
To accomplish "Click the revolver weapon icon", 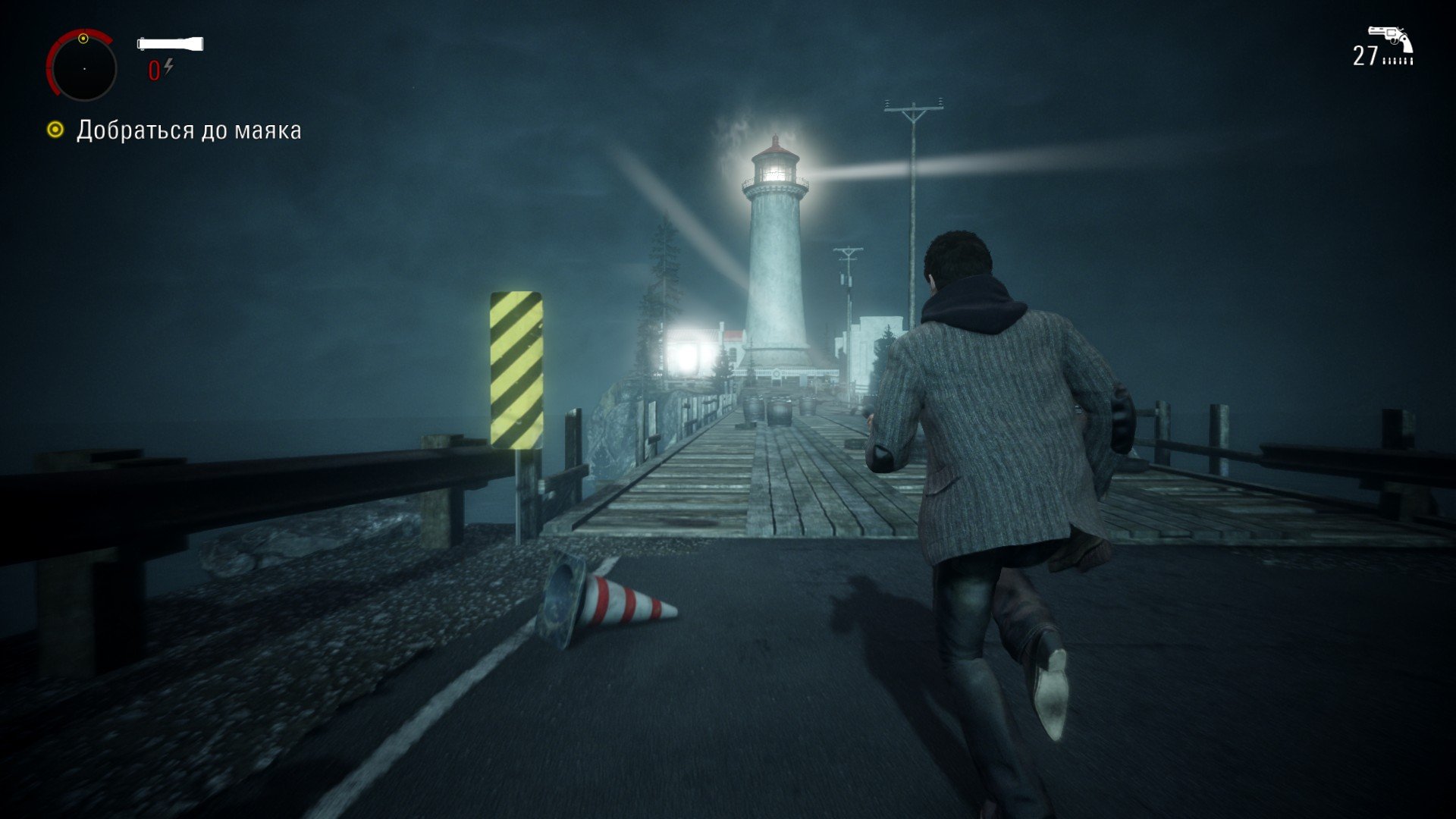I will [1391, 39].
